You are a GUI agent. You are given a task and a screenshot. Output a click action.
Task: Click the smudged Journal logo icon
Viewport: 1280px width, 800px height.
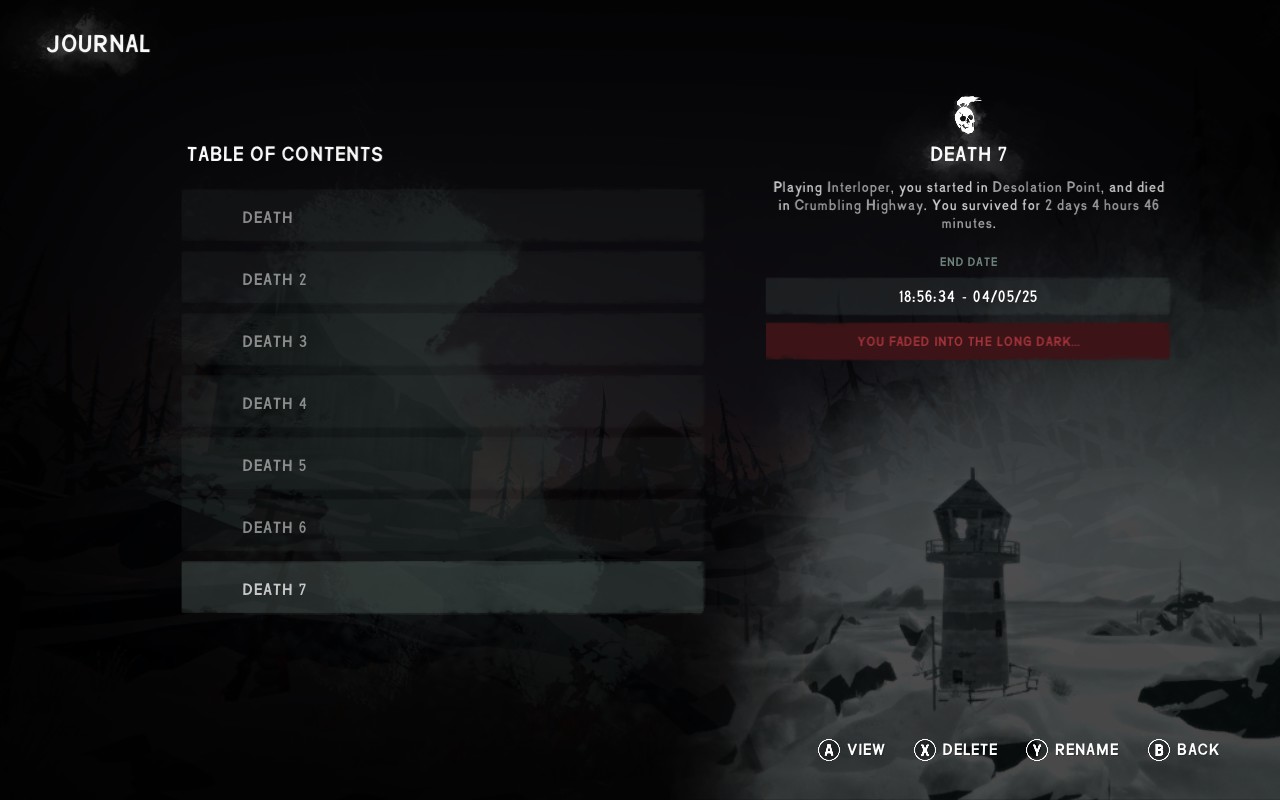pyautogui.click(x=97, y=44)
